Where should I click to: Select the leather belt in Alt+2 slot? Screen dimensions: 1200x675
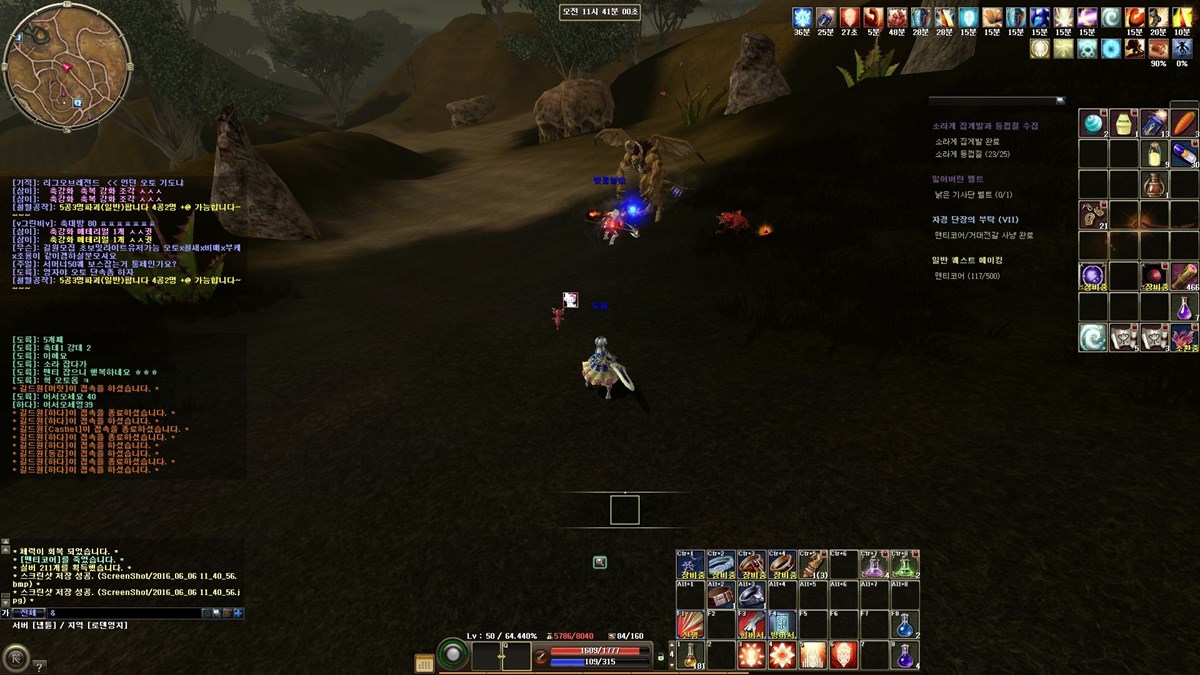pyautogui.click(x=721, y=595)
